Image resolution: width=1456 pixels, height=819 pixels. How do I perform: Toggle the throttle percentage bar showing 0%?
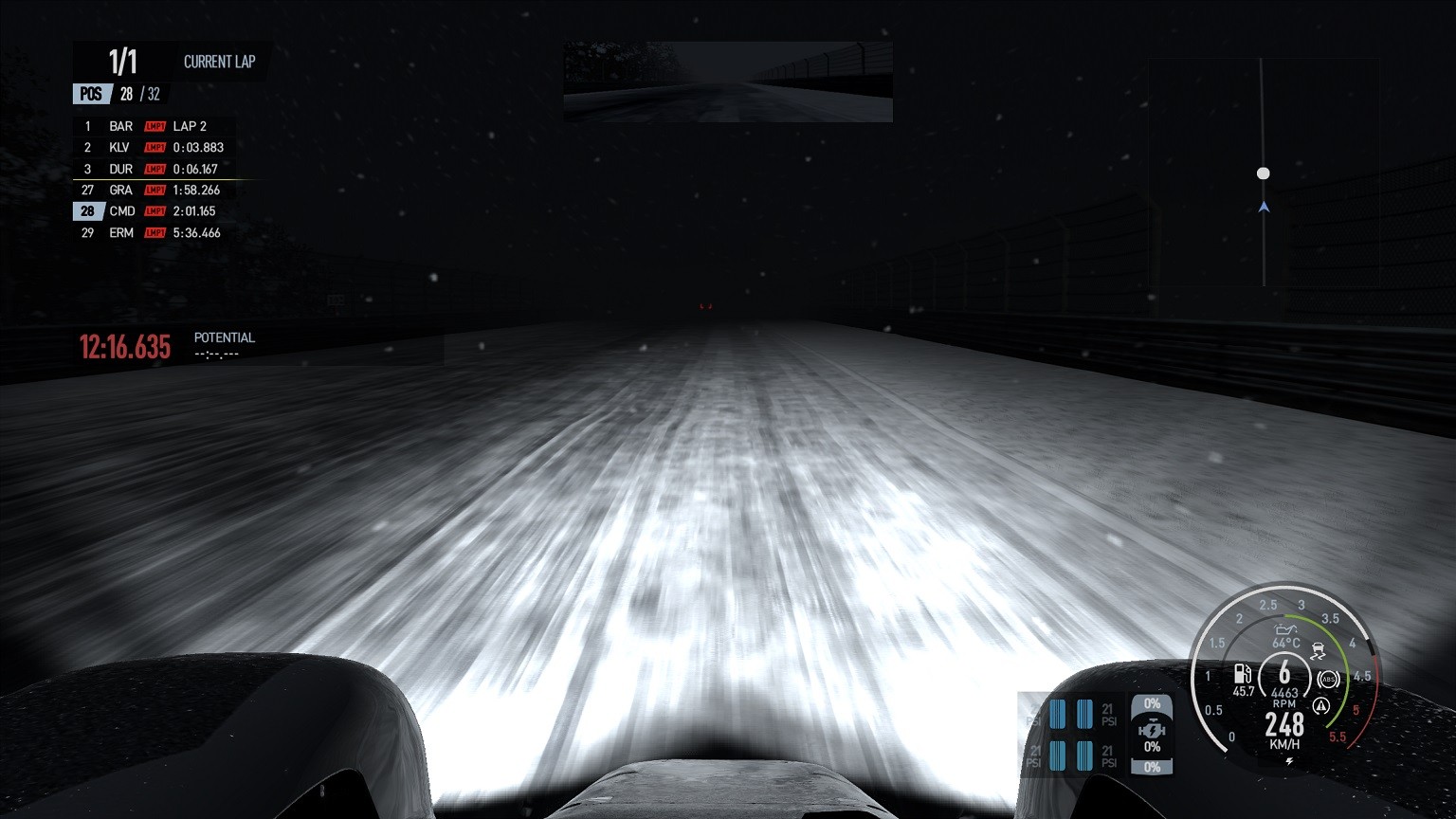pyautogui.click(x=1152, y=703)
